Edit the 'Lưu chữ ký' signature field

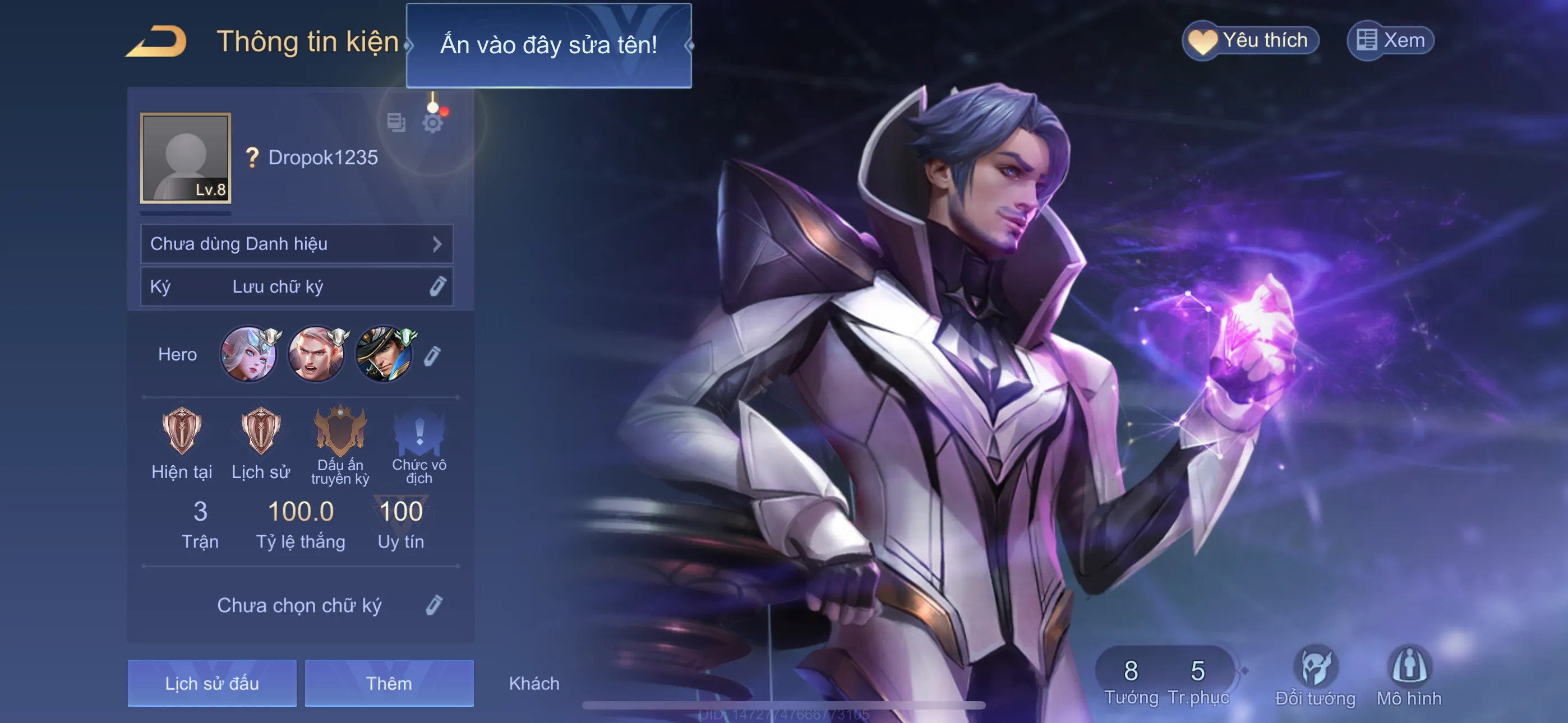(x=436, y=286)
